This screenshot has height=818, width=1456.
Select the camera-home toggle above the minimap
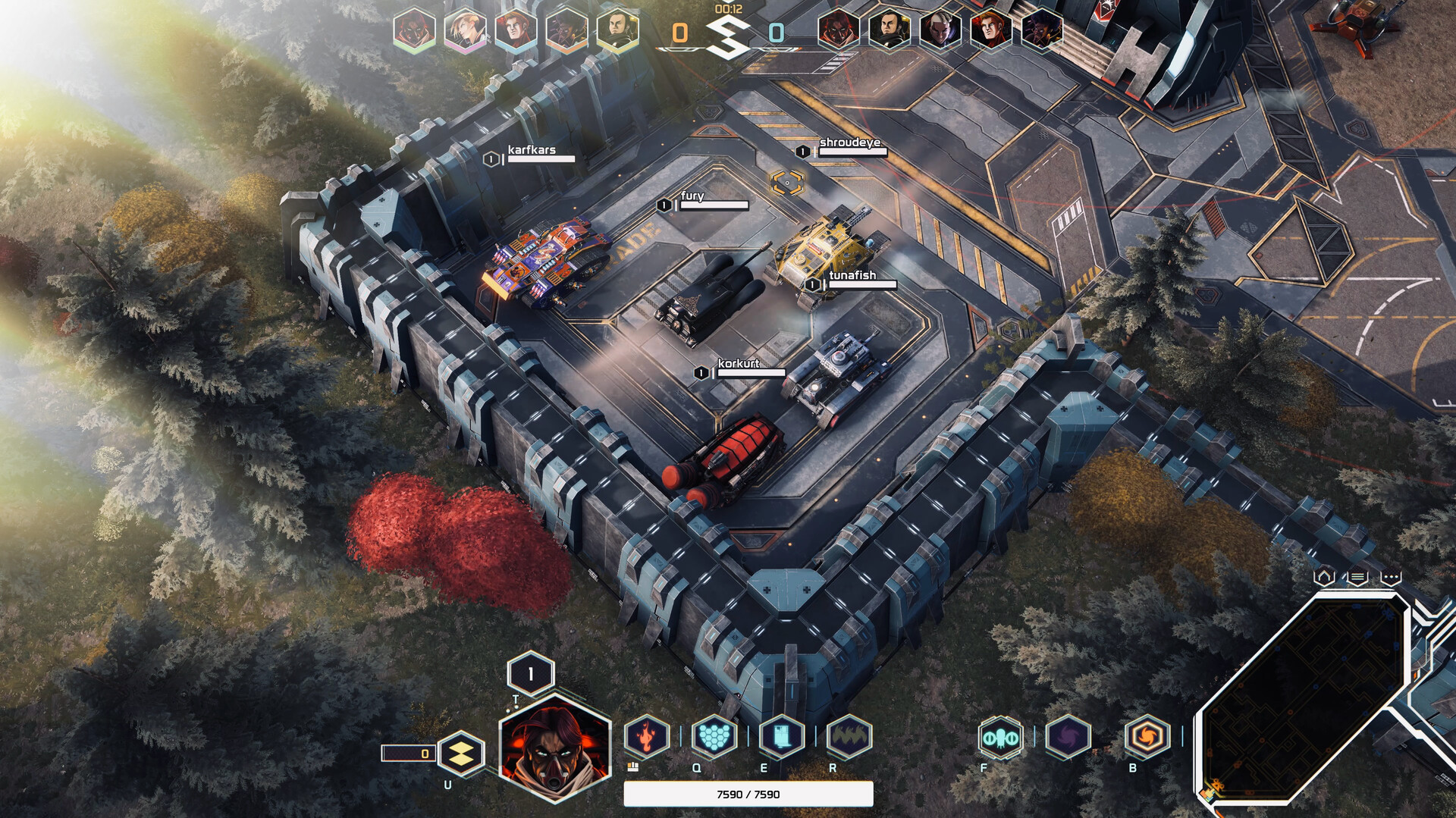1325,576
